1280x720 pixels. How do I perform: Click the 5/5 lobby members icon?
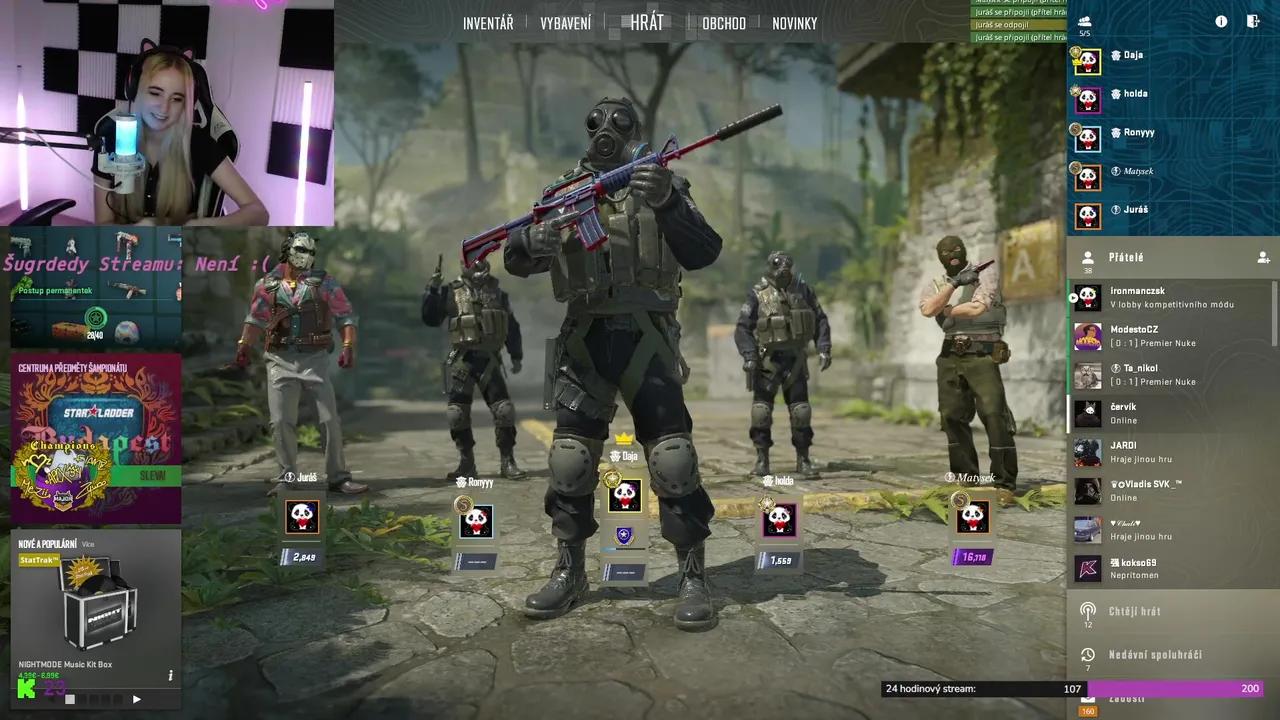pyautogui.click(x=1084, y=22)
